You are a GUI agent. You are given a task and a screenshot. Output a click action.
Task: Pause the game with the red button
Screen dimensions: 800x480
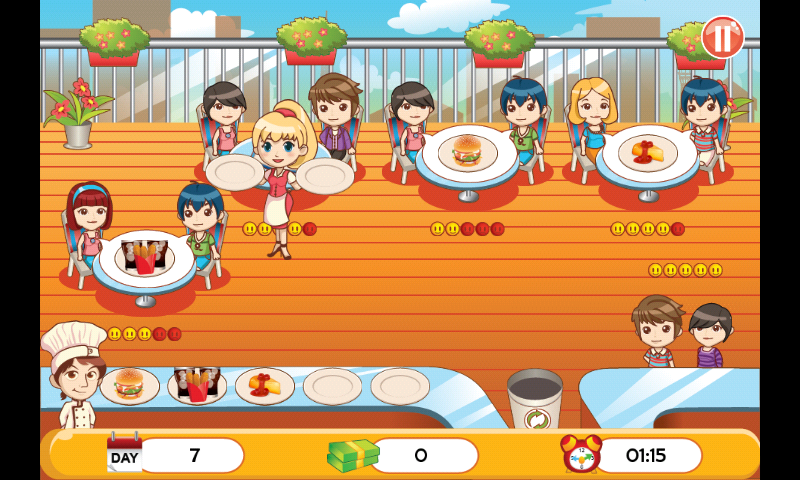722,37
